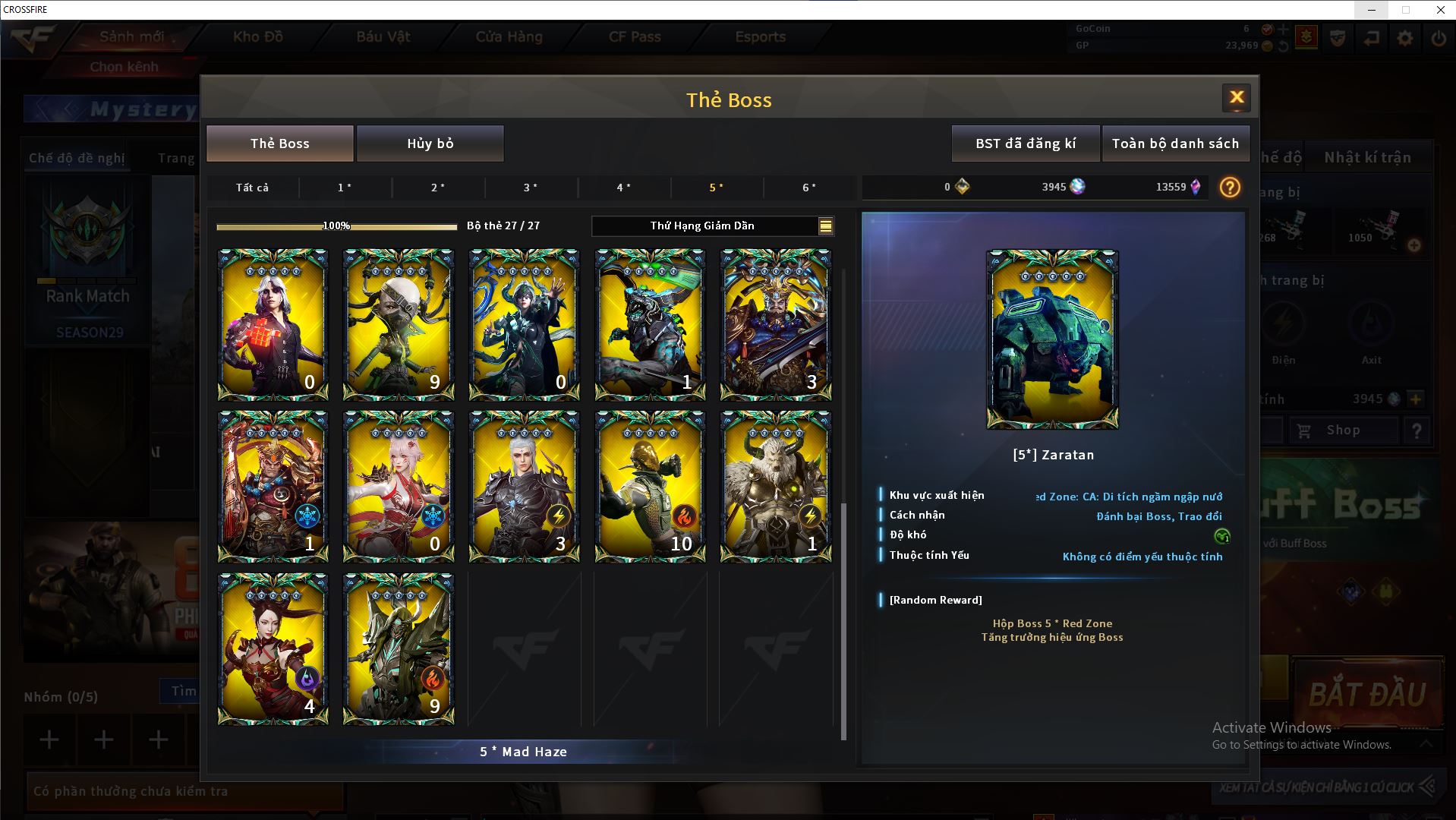Viewport: 1456px width, 820px height.
Task: Switch to 6-star card filter
Action: click(809, 188)
